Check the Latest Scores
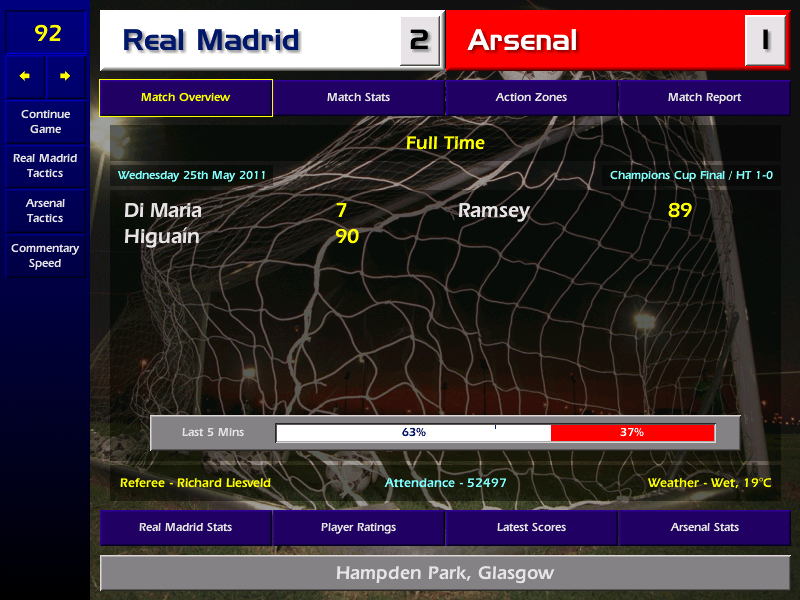This screenshot has width=800, height=600. point(531,527)
